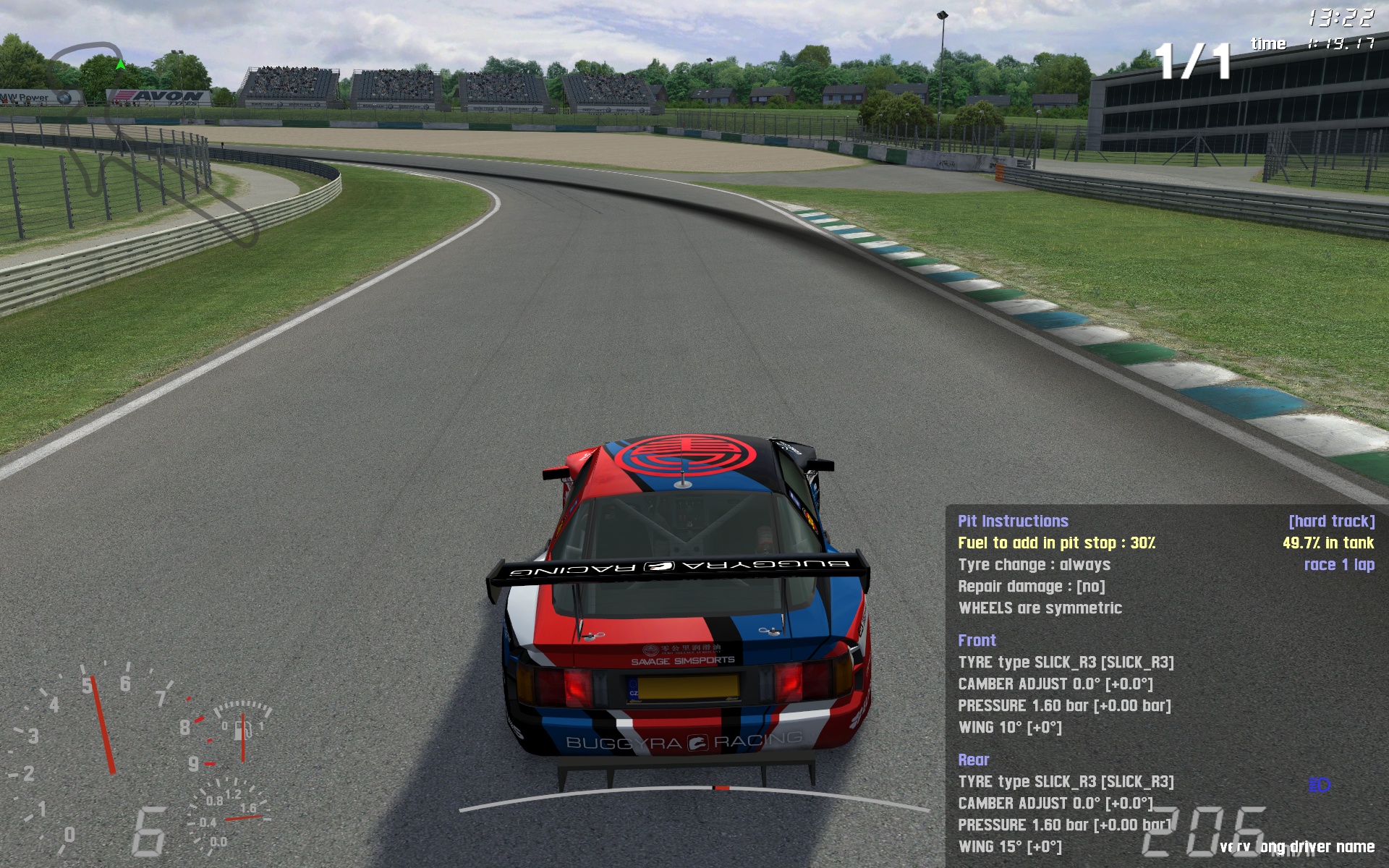1389x868 pixels.
Task: Select the front PRESSURE row
Action: (1064, 706)
